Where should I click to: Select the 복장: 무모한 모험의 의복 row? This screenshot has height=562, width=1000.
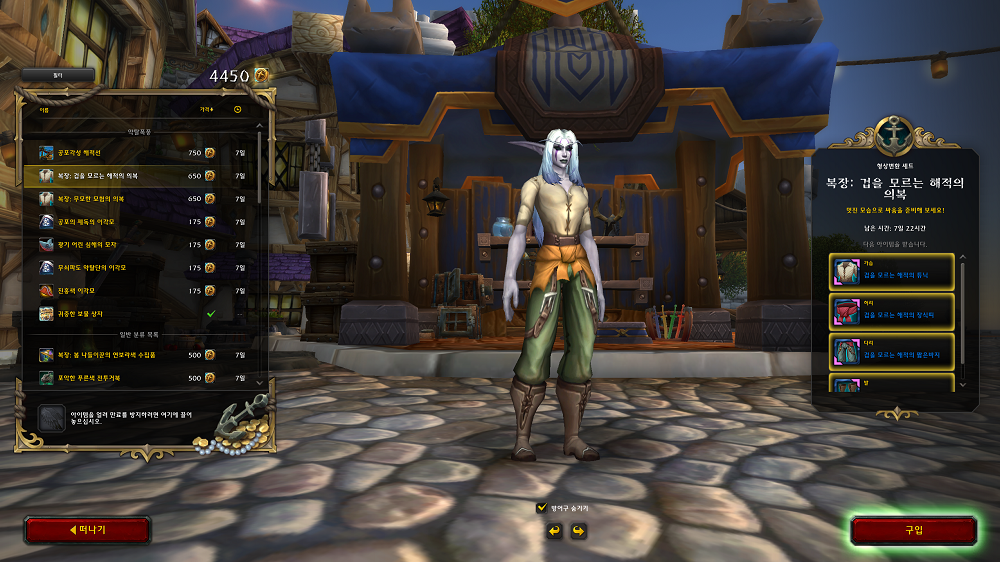[140, 199]
